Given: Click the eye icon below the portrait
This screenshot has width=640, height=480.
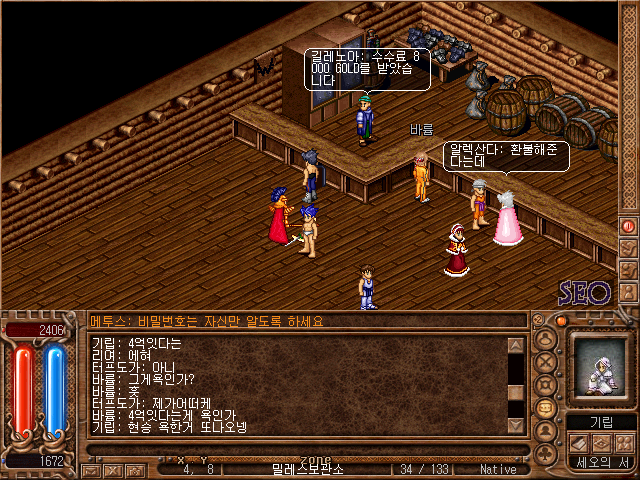Looking at the screenshot, I should click(x=601, y=443).
